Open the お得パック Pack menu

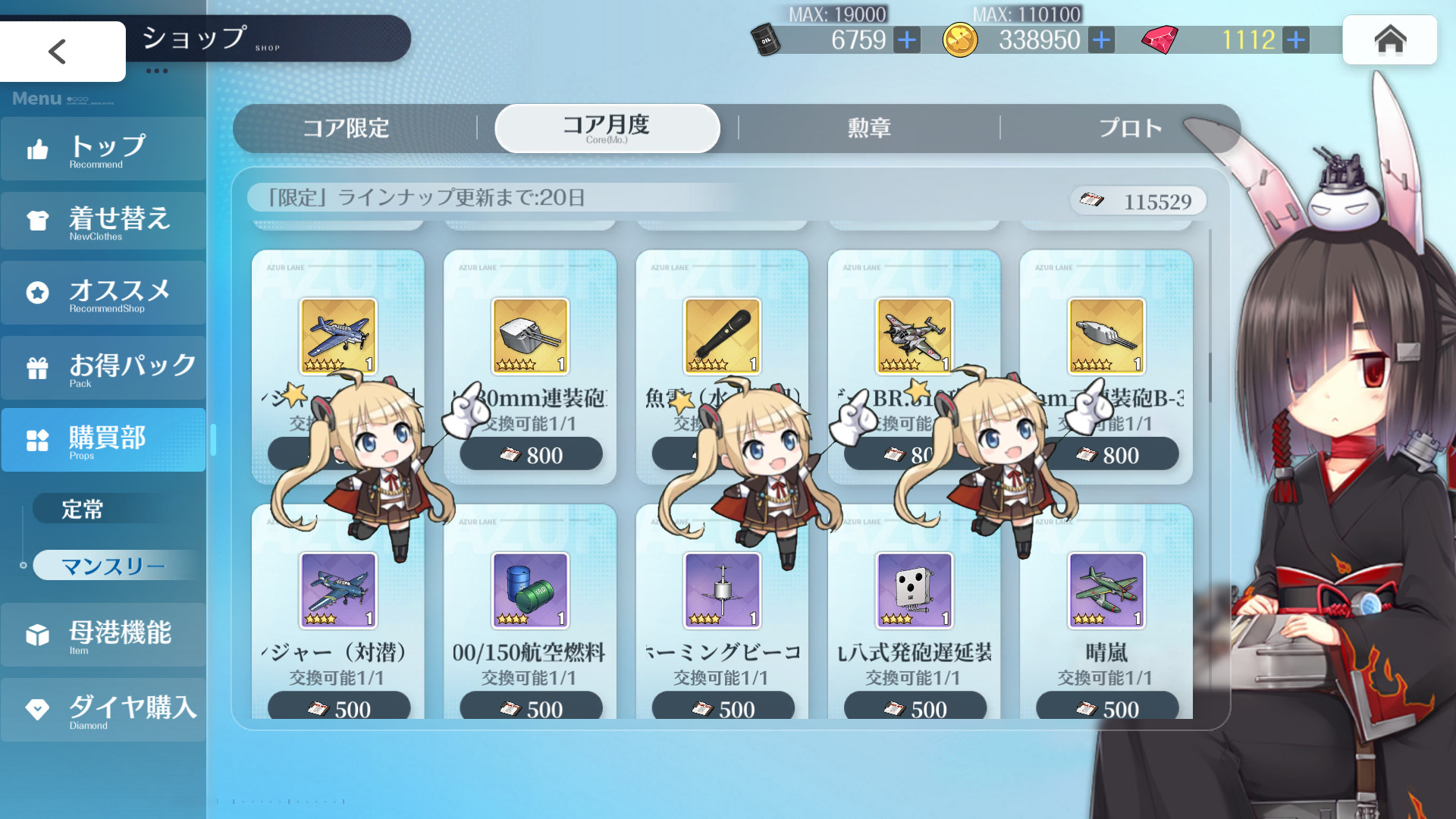pos(103,368)
